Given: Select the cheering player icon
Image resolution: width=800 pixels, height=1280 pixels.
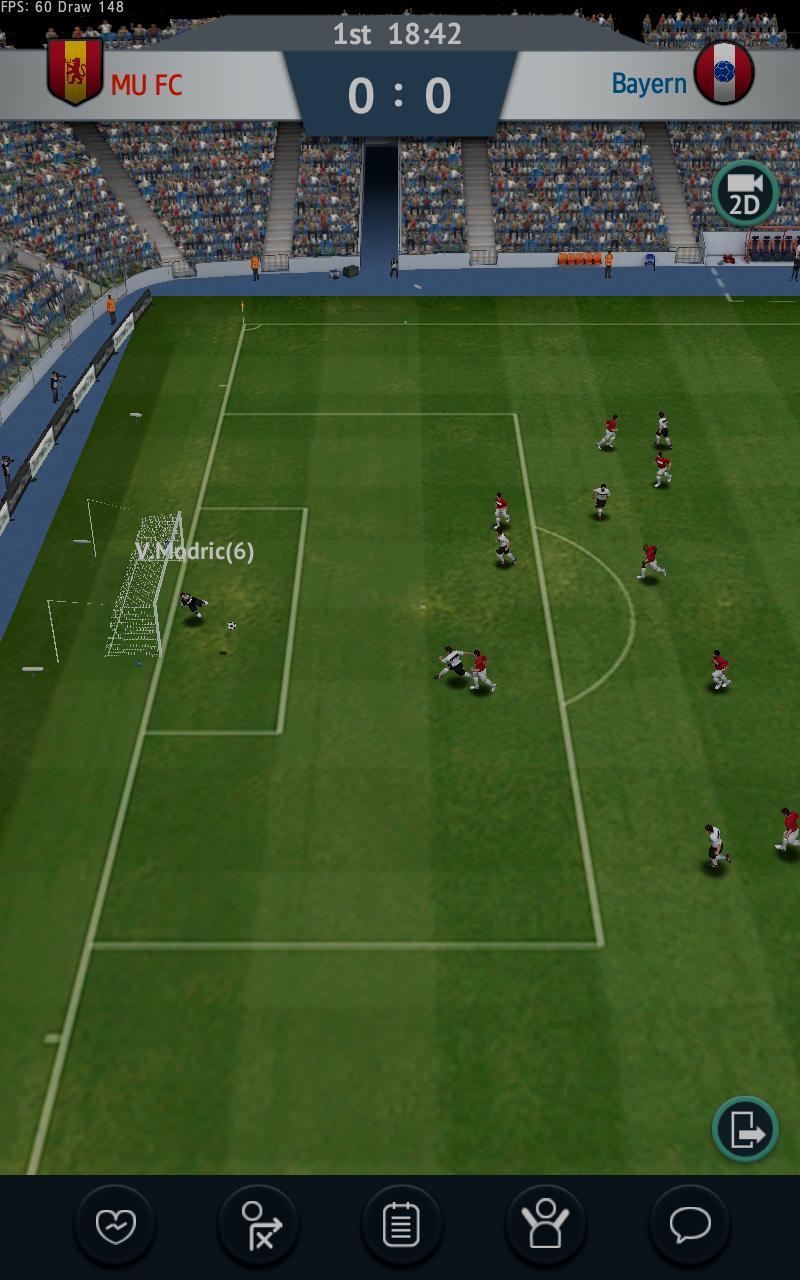Looking at the screenshot, I should click(545, 1225).
